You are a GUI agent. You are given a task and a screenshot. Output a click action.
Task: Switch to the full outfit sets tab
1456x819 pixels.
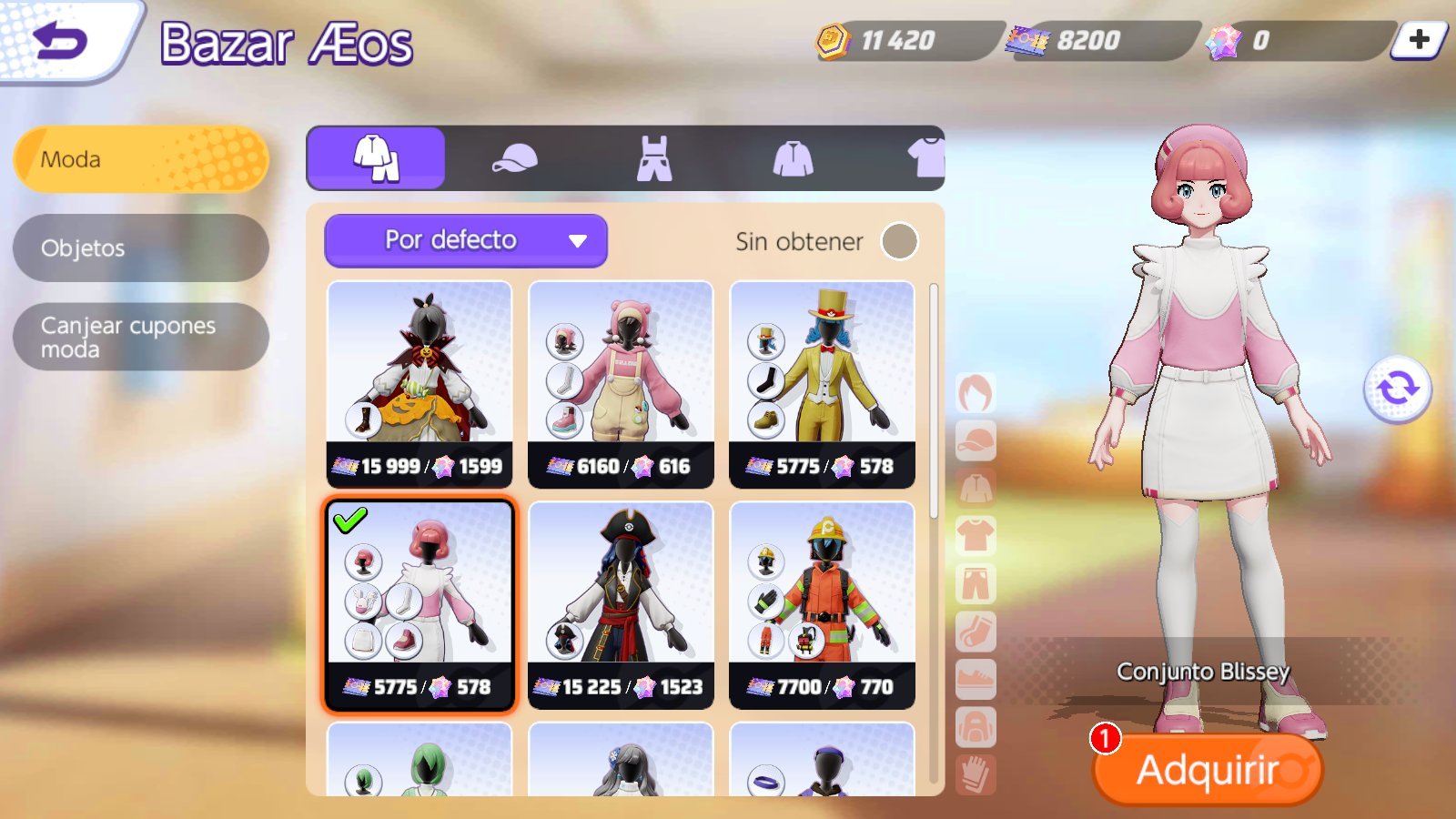376,158
